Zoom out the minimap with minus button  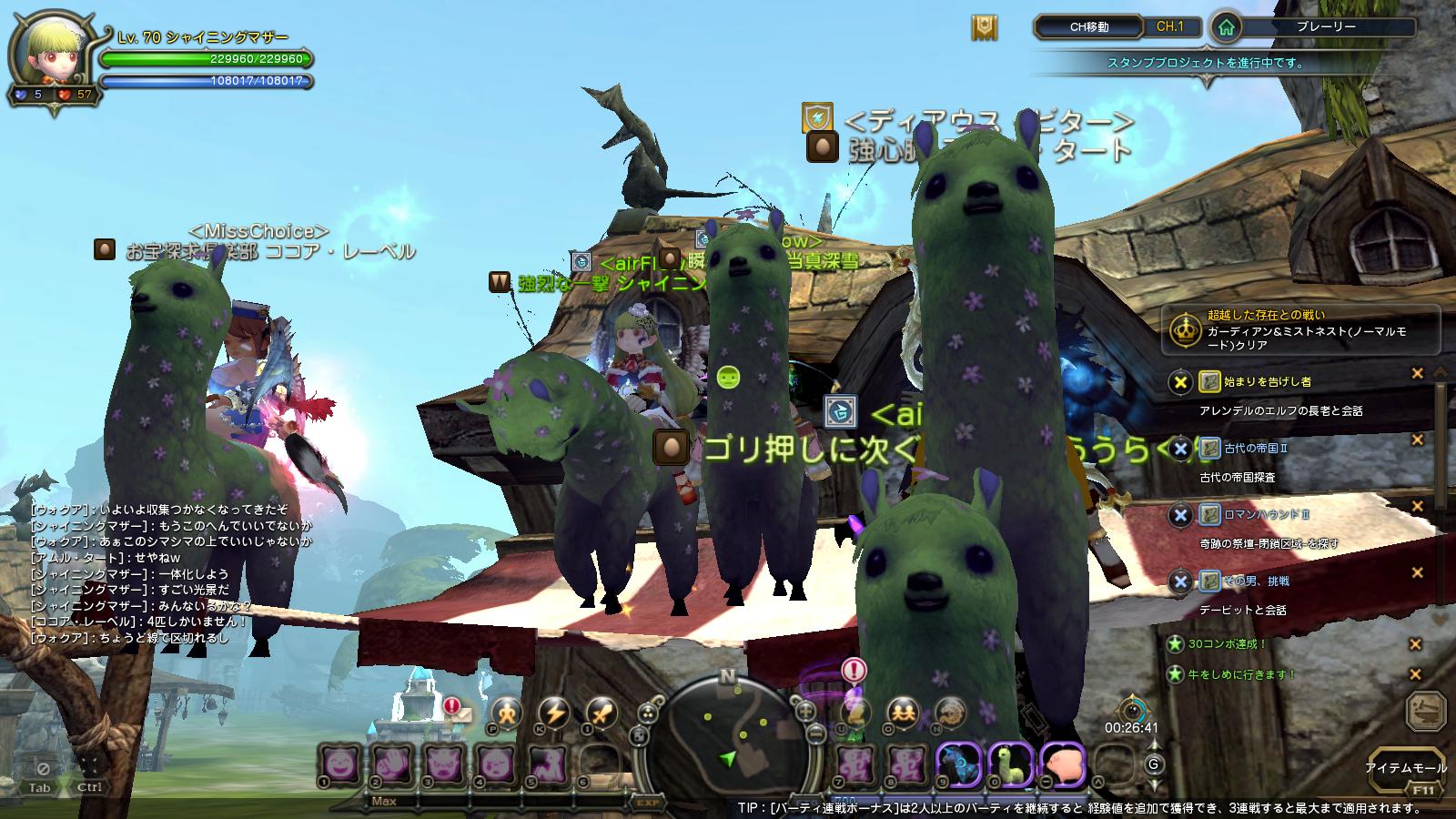[815, 733]
